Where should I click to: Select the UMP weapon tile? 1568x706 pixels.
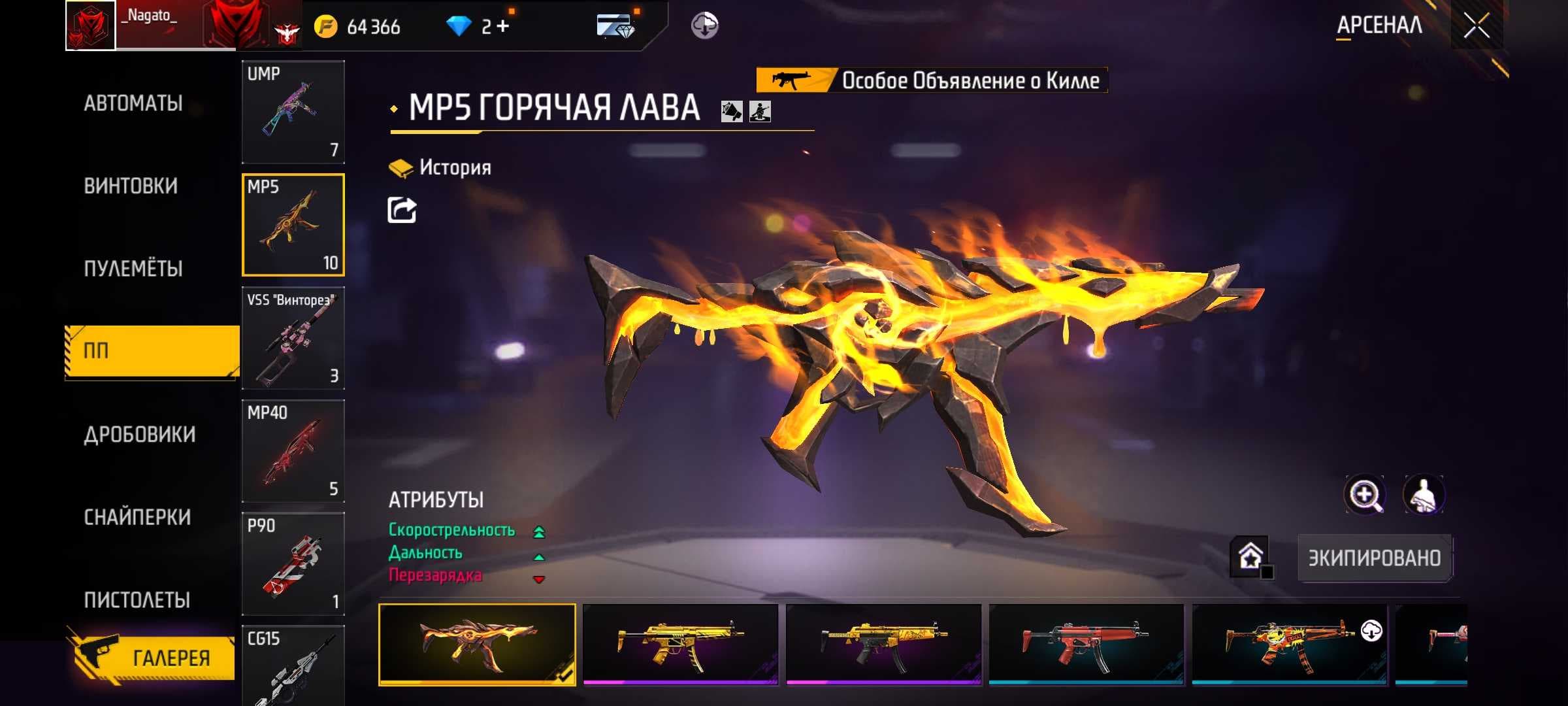click(293, 112)
